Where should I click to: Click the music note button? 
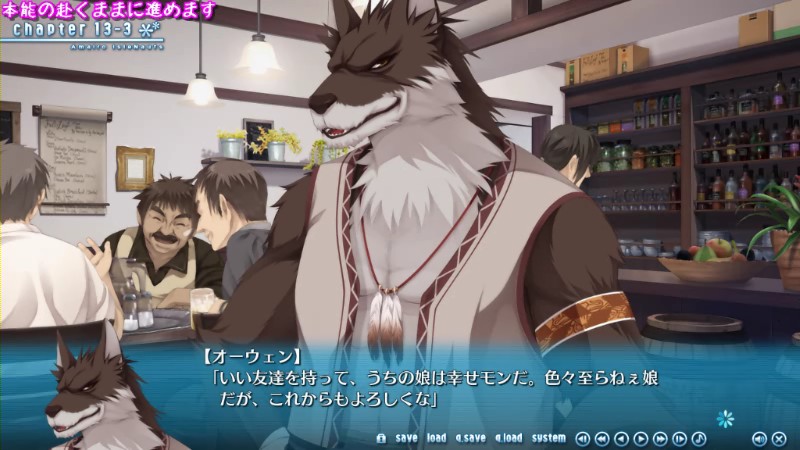pos(698,438)
